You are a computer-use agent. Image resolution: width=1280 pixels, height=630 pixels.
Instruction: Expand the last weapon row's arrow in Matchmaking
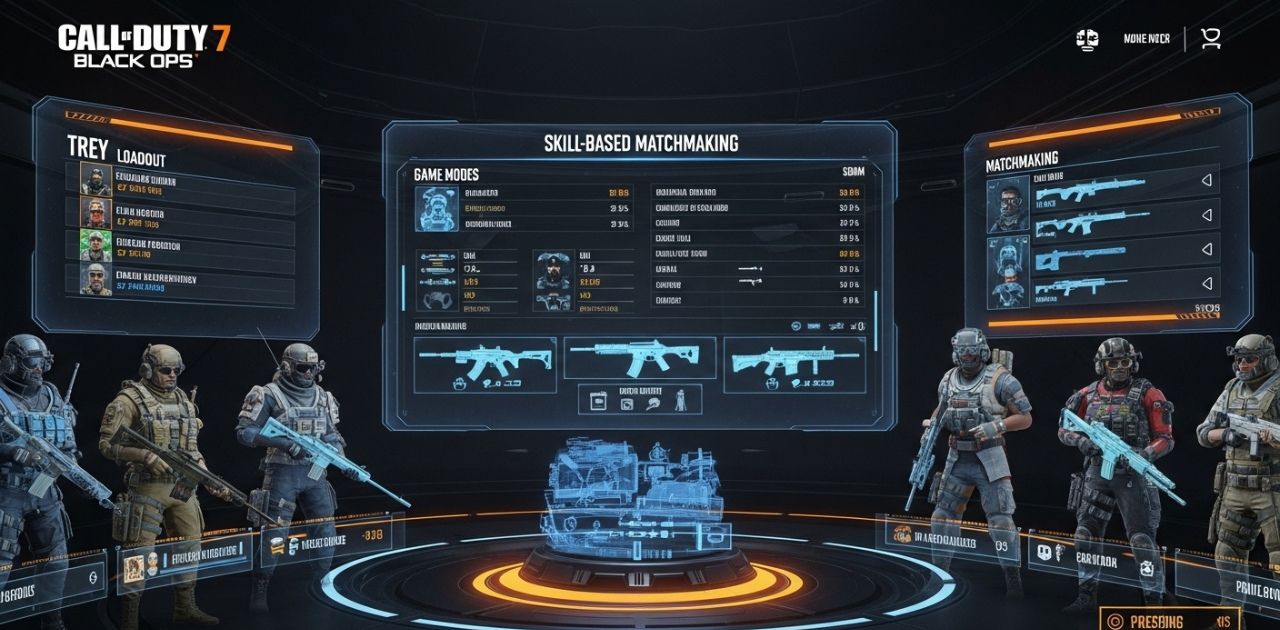click(1205, 284)
